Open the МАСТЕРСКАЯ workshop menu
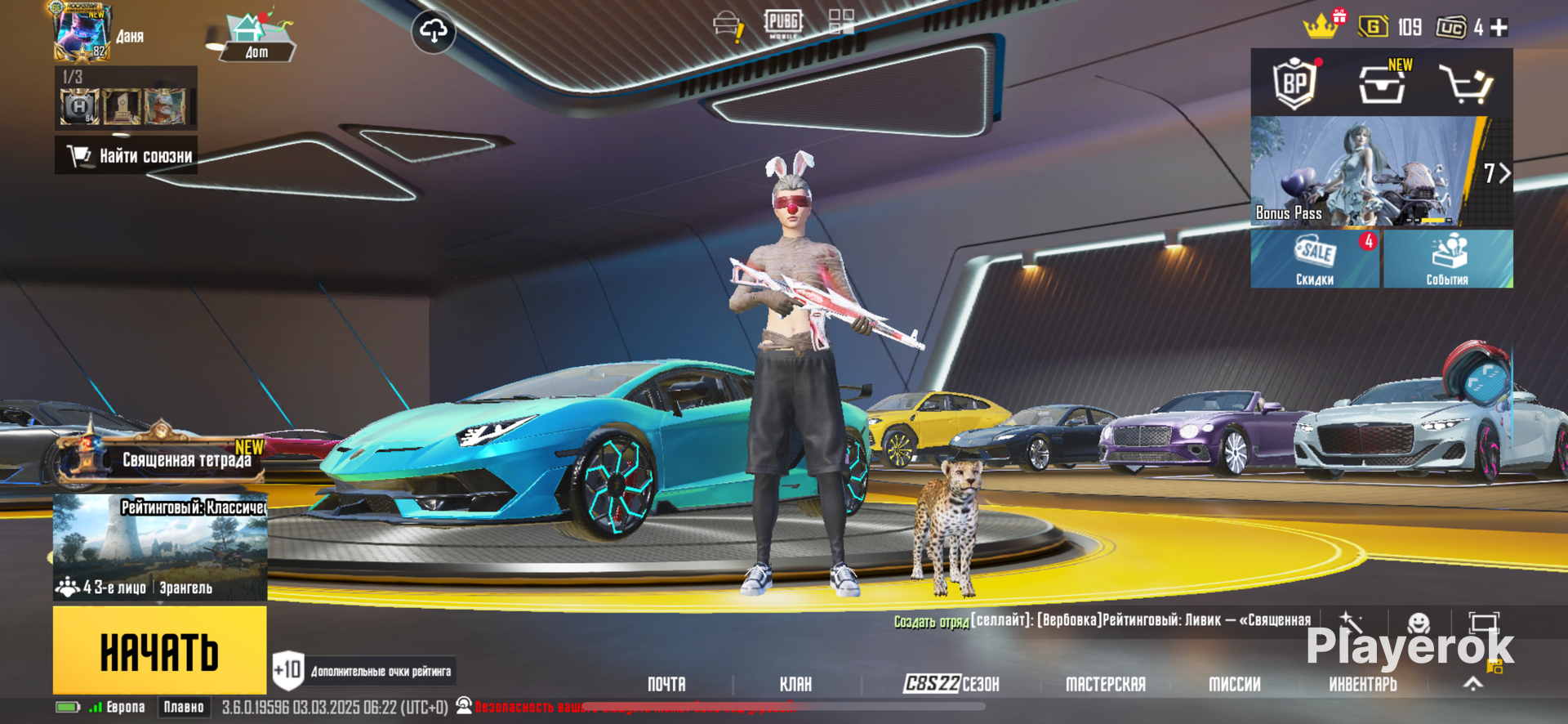 (x=1105, y=684)
